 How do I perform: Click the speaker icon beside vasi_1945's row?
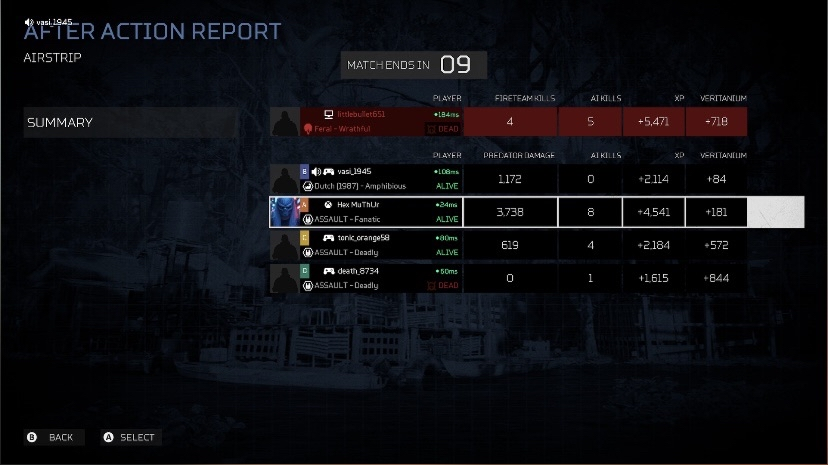(316, 172)
